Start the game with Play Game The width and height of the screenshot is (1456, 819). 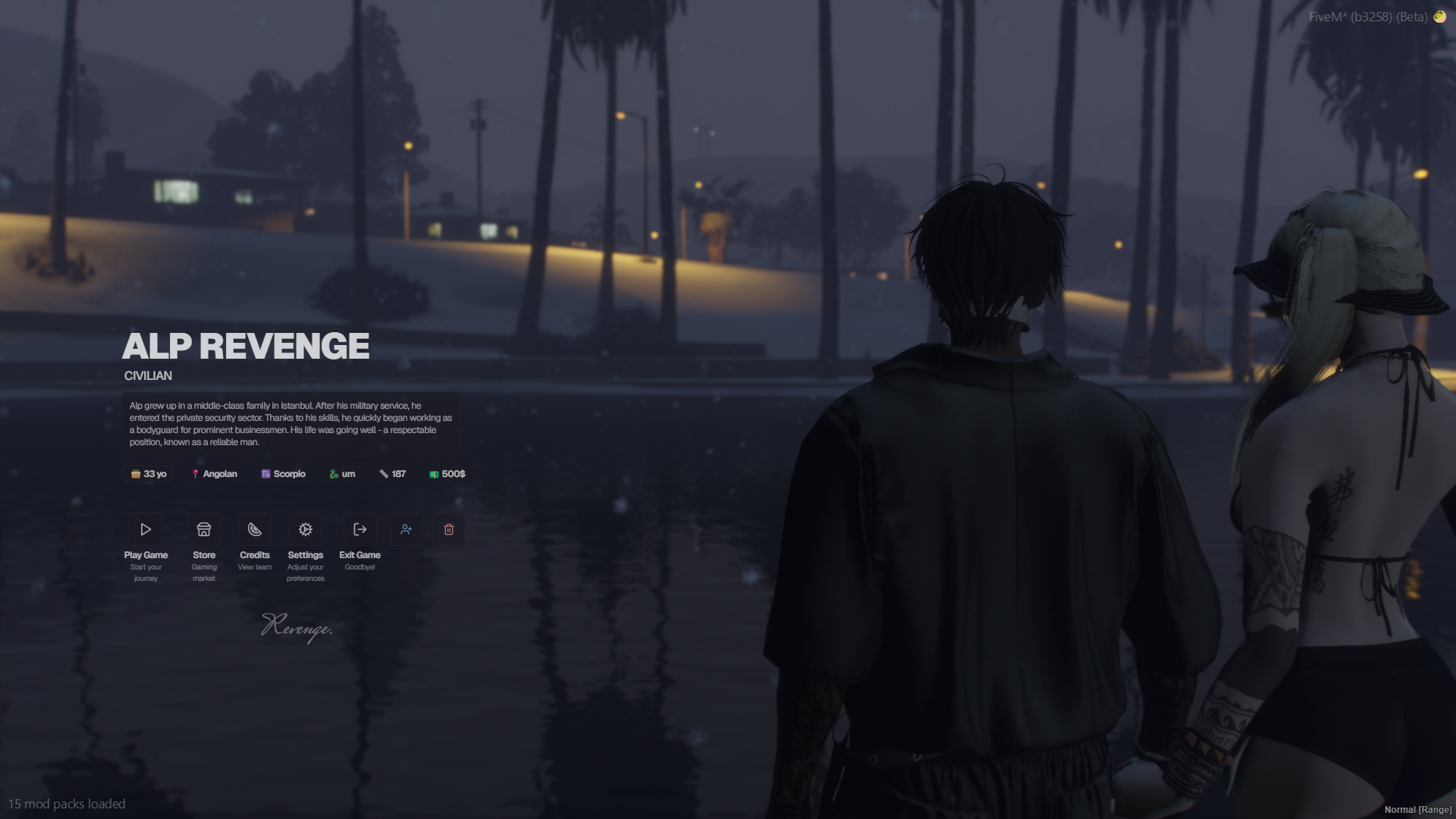pos(146,529)
